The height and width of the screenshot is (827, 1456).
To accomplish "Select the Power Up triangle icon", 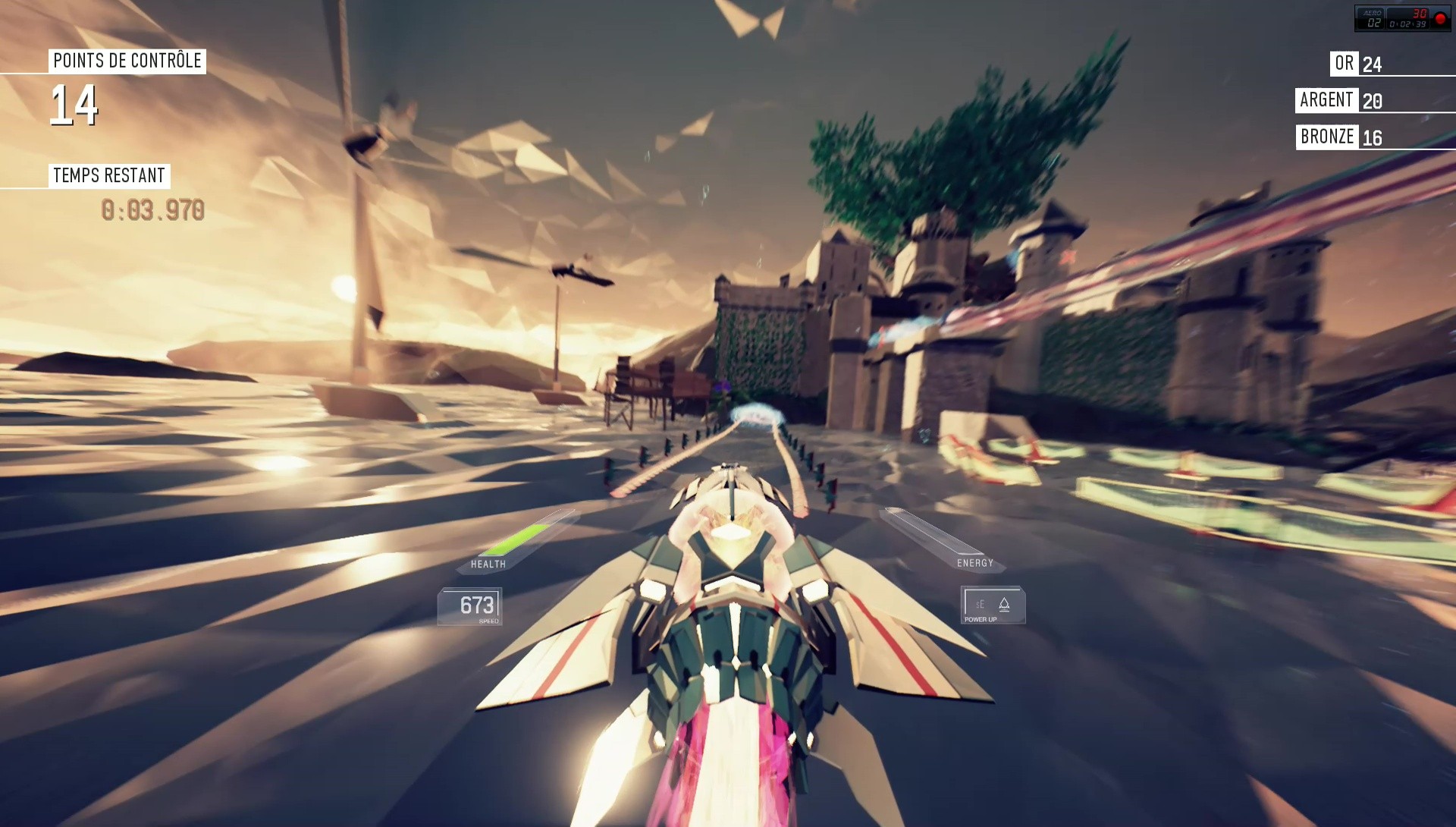I will (1005, 602).
